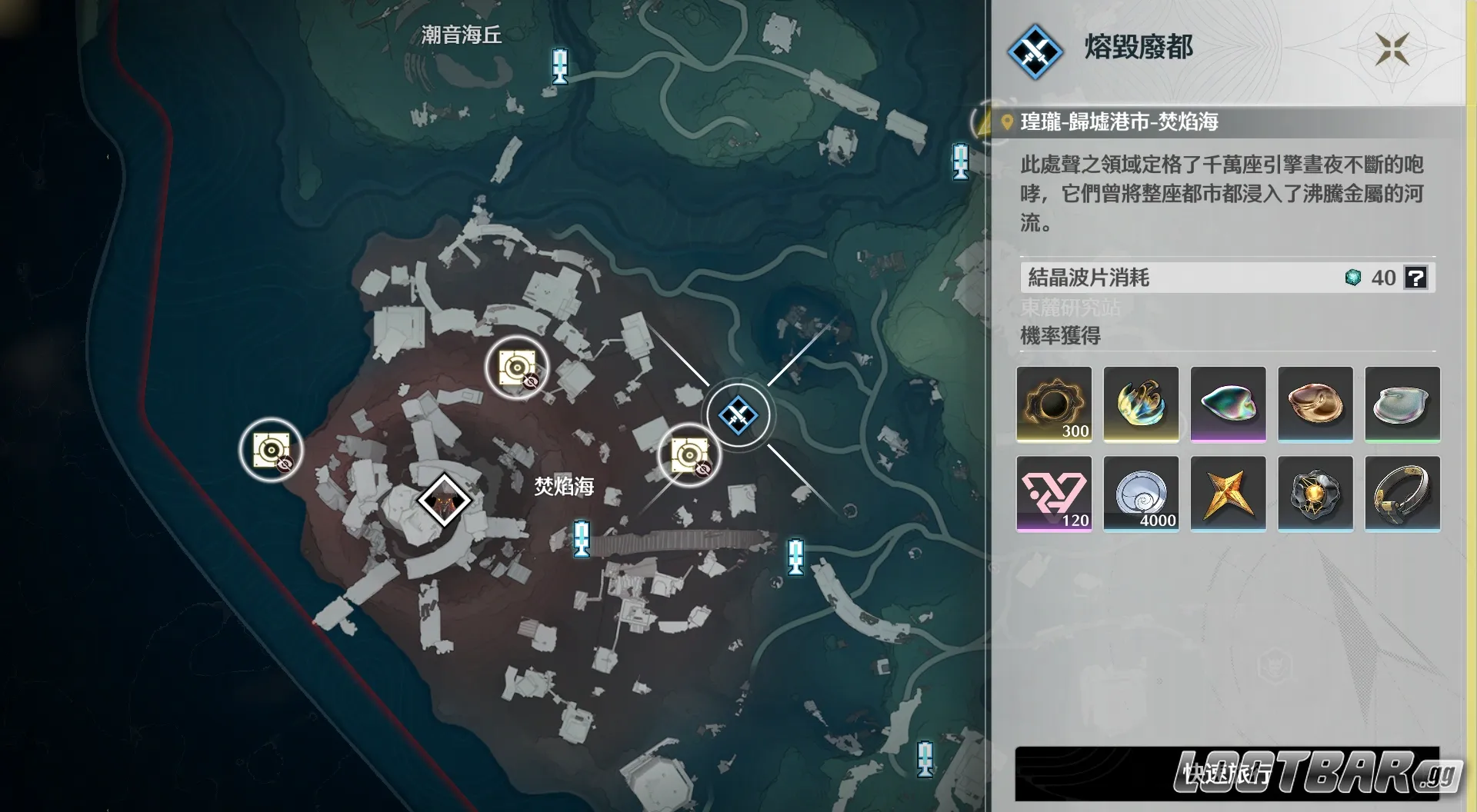Select the reward item showing 300
The height and width of the screenshot is (812, 1477).
[1054, 404]
